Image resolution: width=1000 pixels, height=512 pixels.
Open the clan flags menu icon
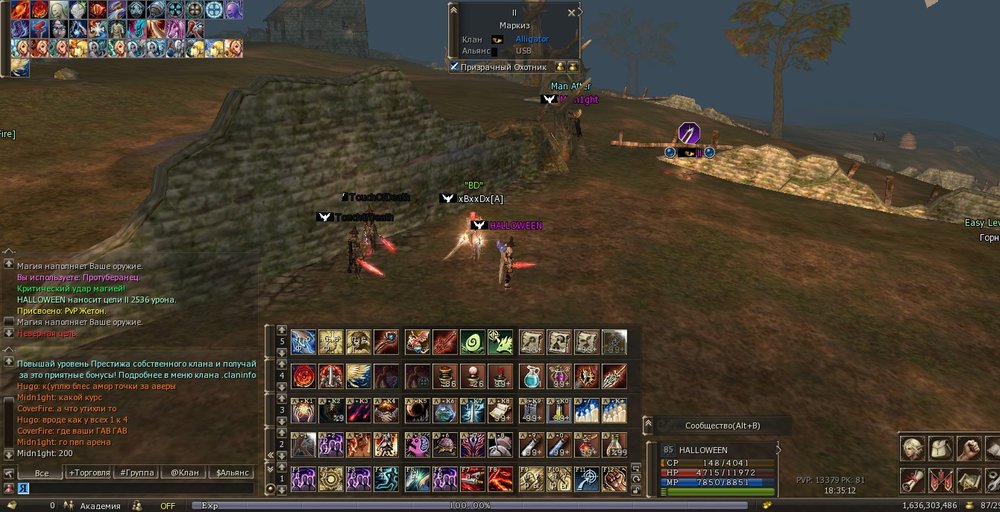[940, 480]
